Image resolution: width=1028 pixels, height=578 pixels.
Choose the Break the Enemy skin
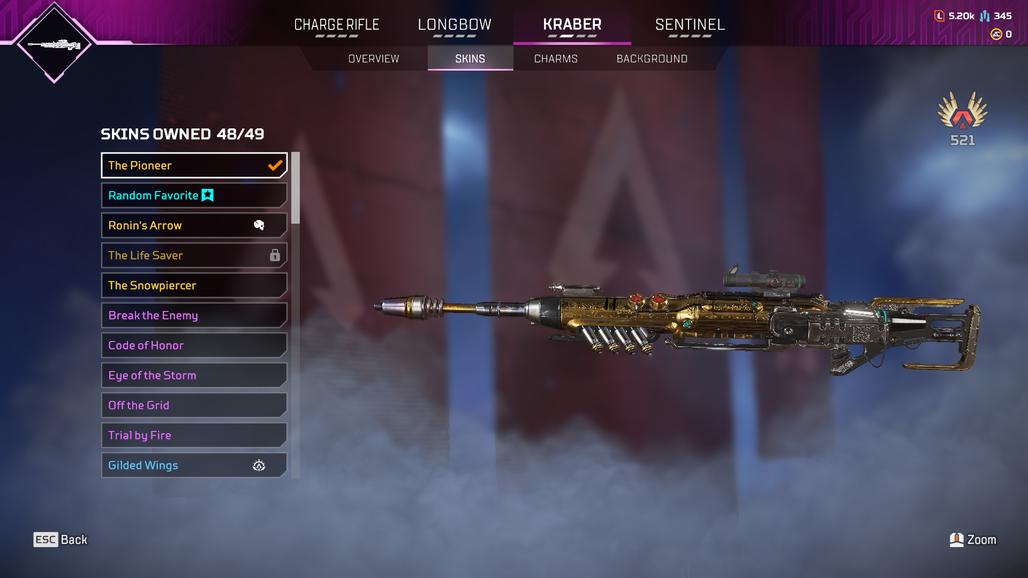pos(194,315)
